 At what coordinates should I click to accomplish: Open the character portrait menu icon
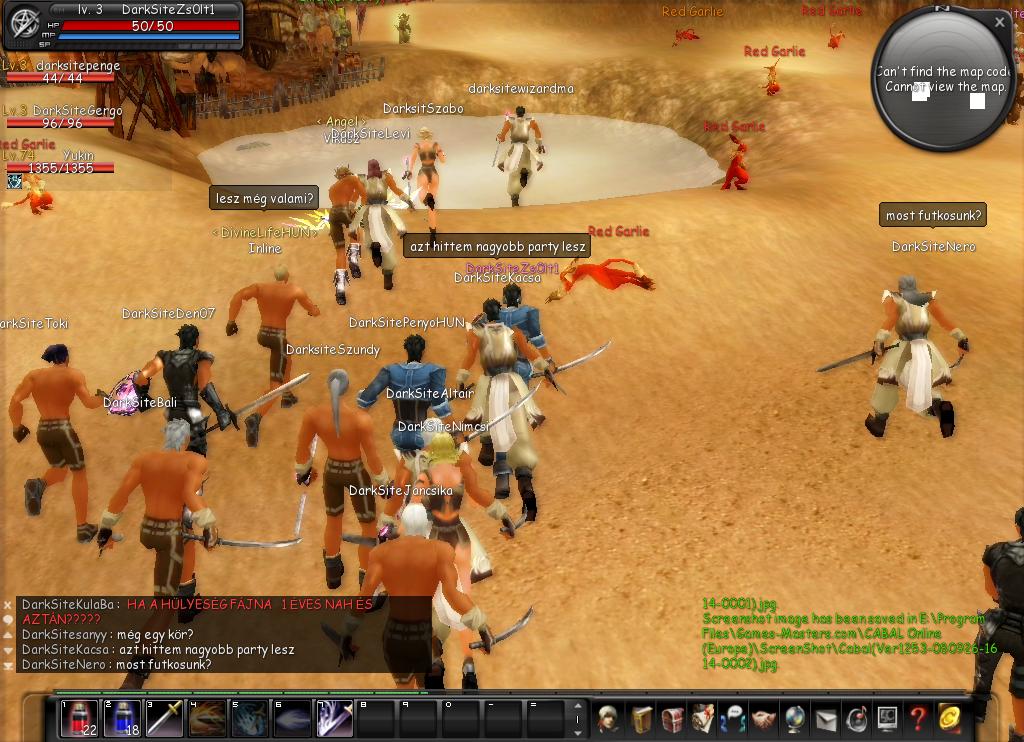610,718
